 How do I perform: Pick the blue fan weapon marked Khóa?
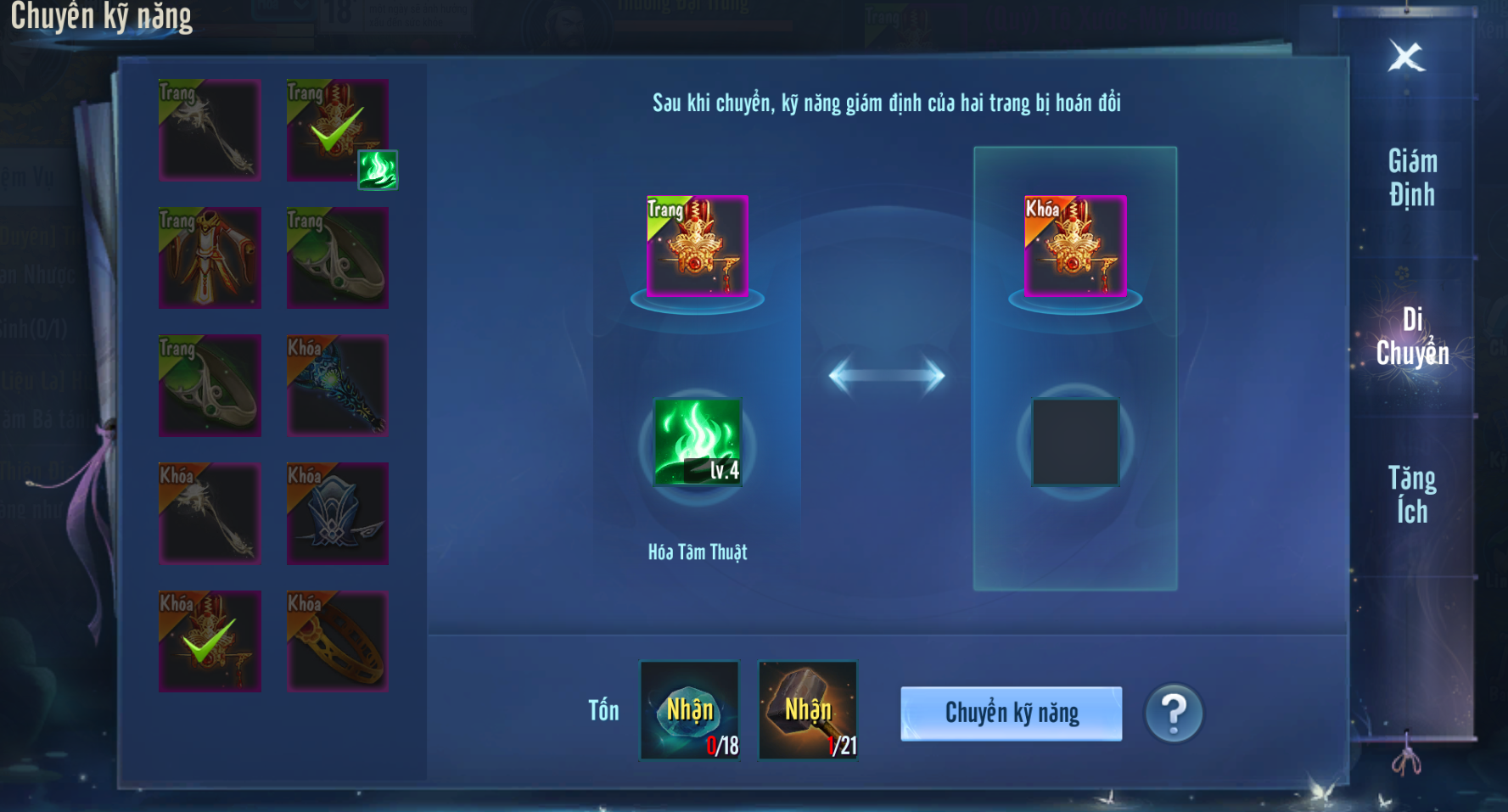[337, 385]
